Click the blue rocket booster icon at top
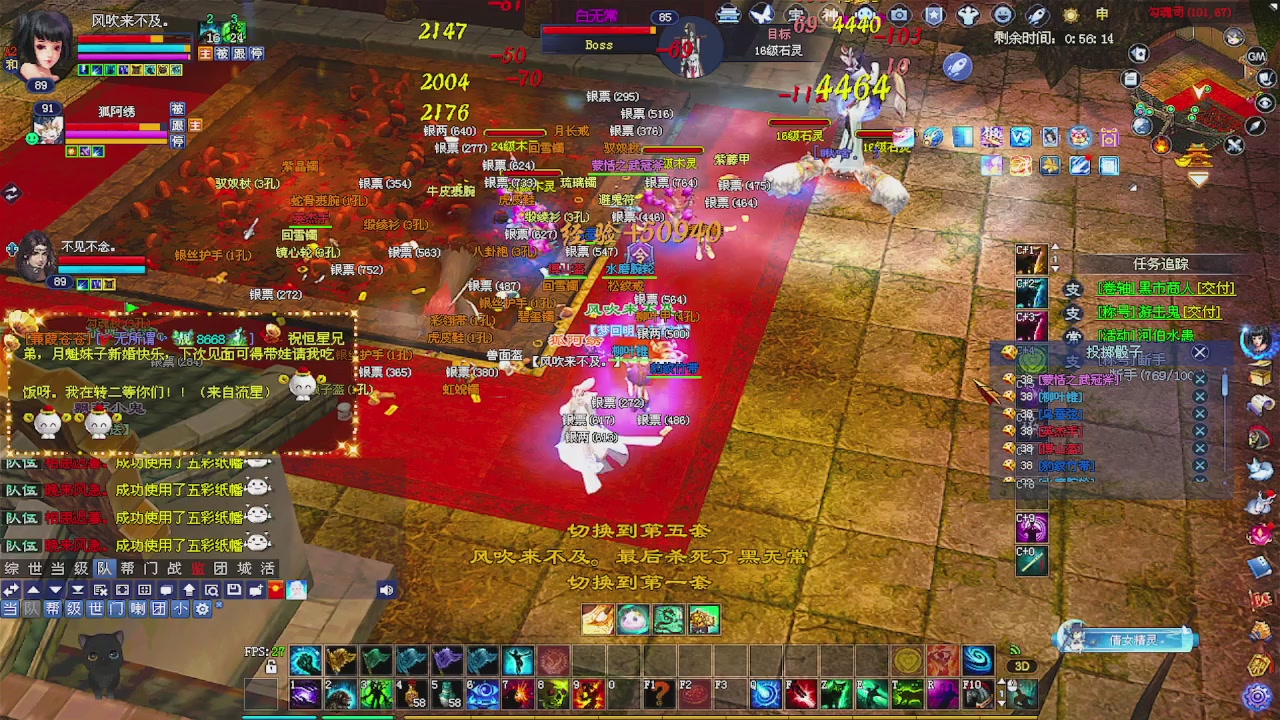Viewport: 1280px width, 720px height. [x=958, y=66]
